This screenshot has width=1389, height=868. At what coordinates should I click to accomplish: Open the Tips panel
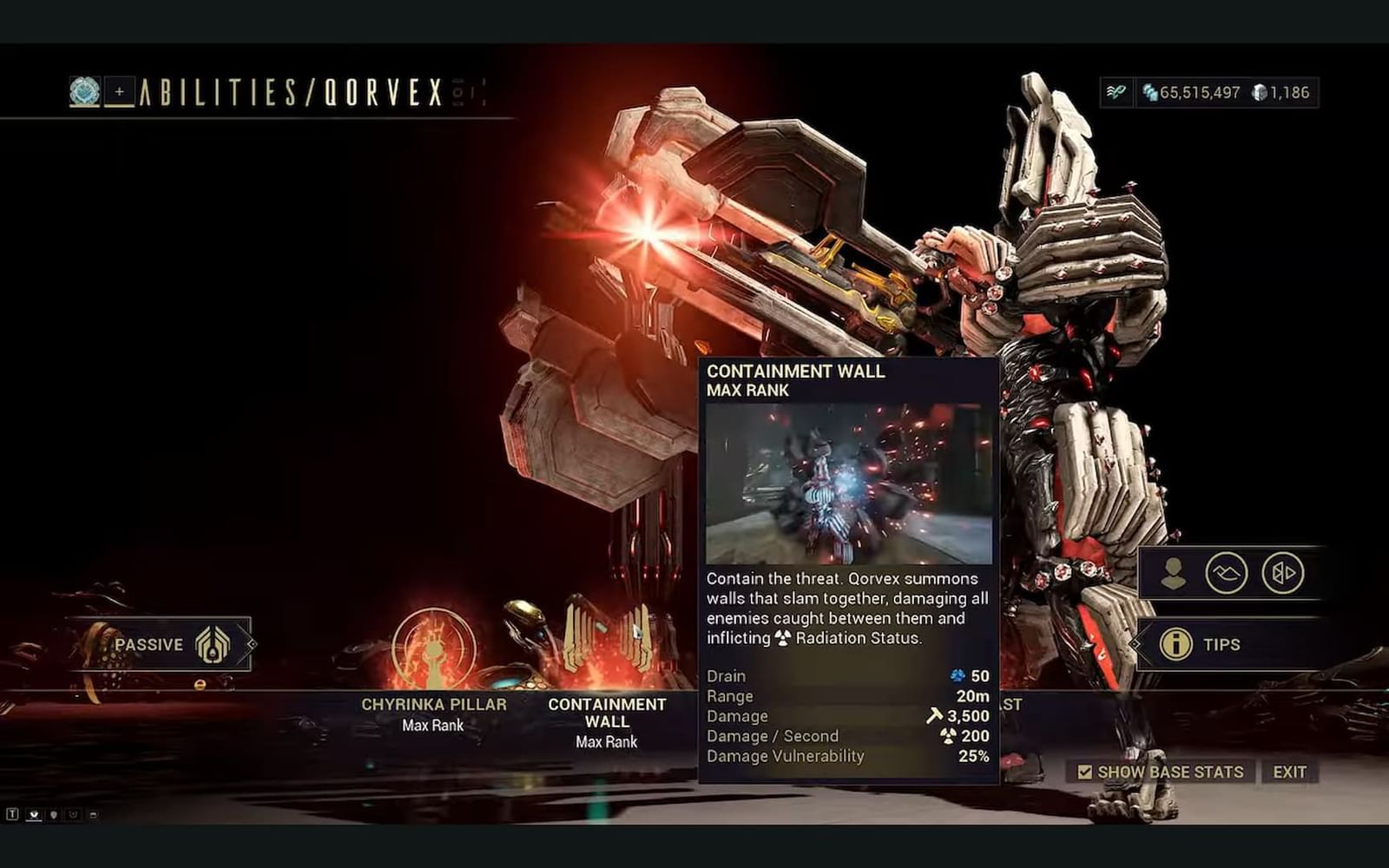coord(1224,645)
